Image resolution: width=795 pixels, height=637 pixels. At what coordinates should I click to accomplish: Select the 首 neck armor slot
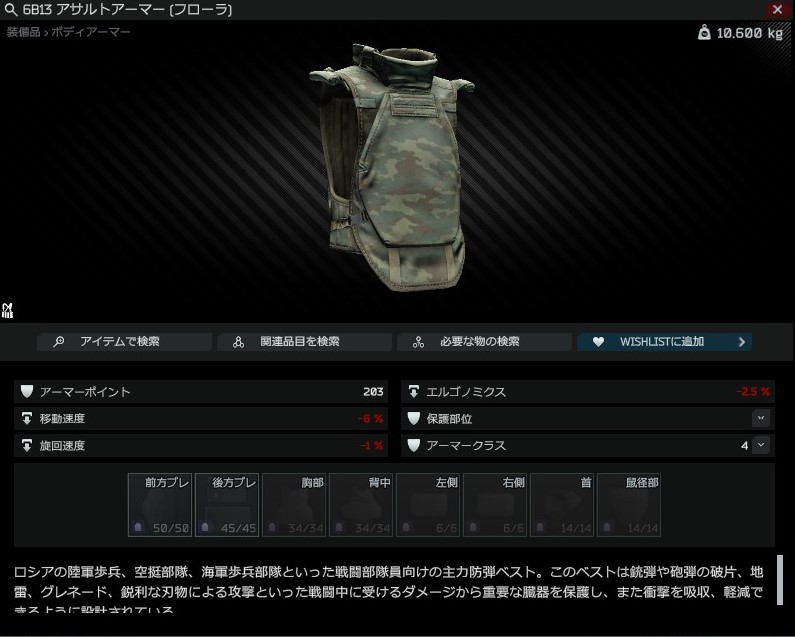click(562, 505)
